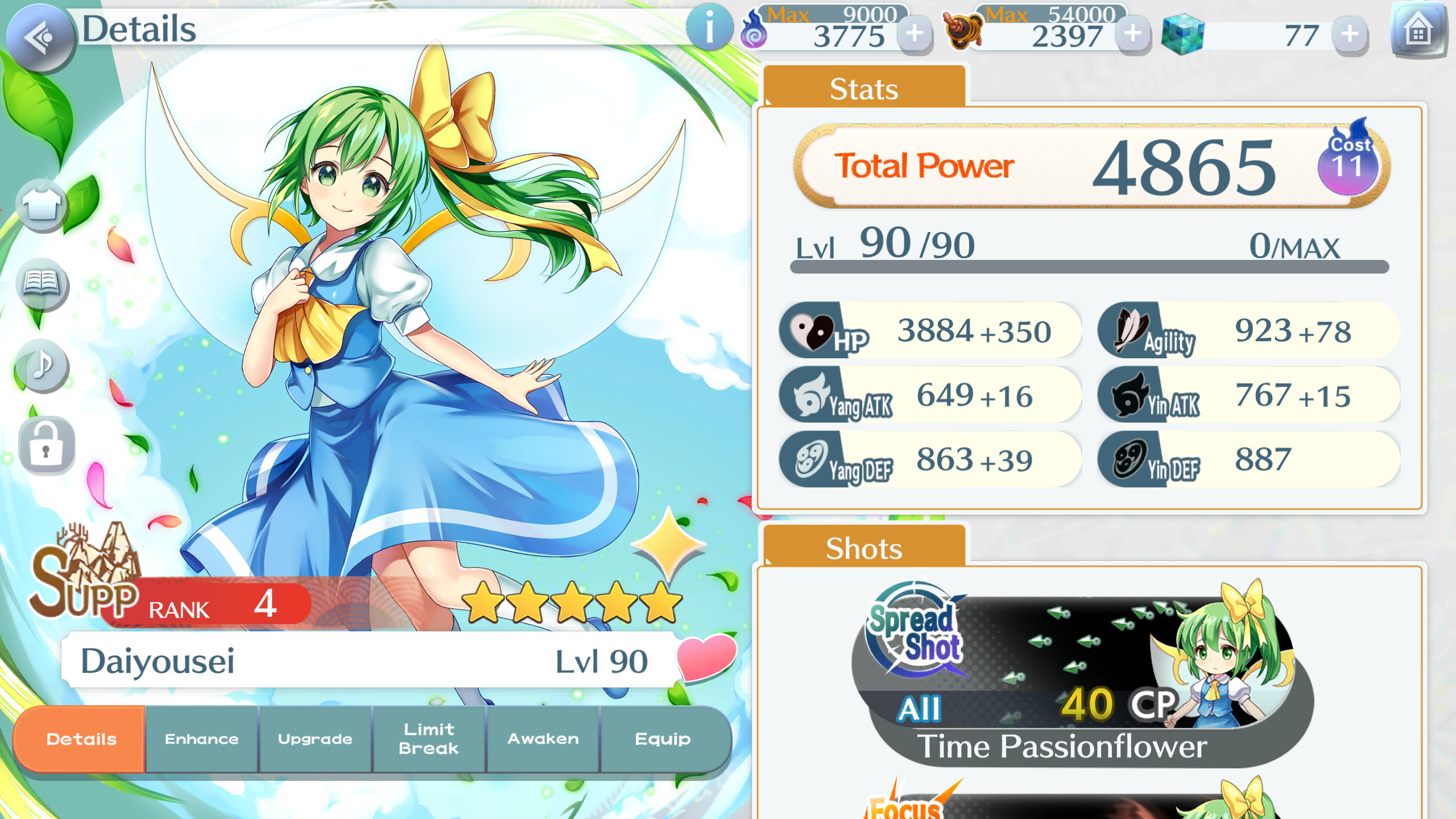This screenshot has width=1456, height=819.
Task: Toggle the pink heart favorite icon
Action: pyautogui.click(x=706, y=657)
